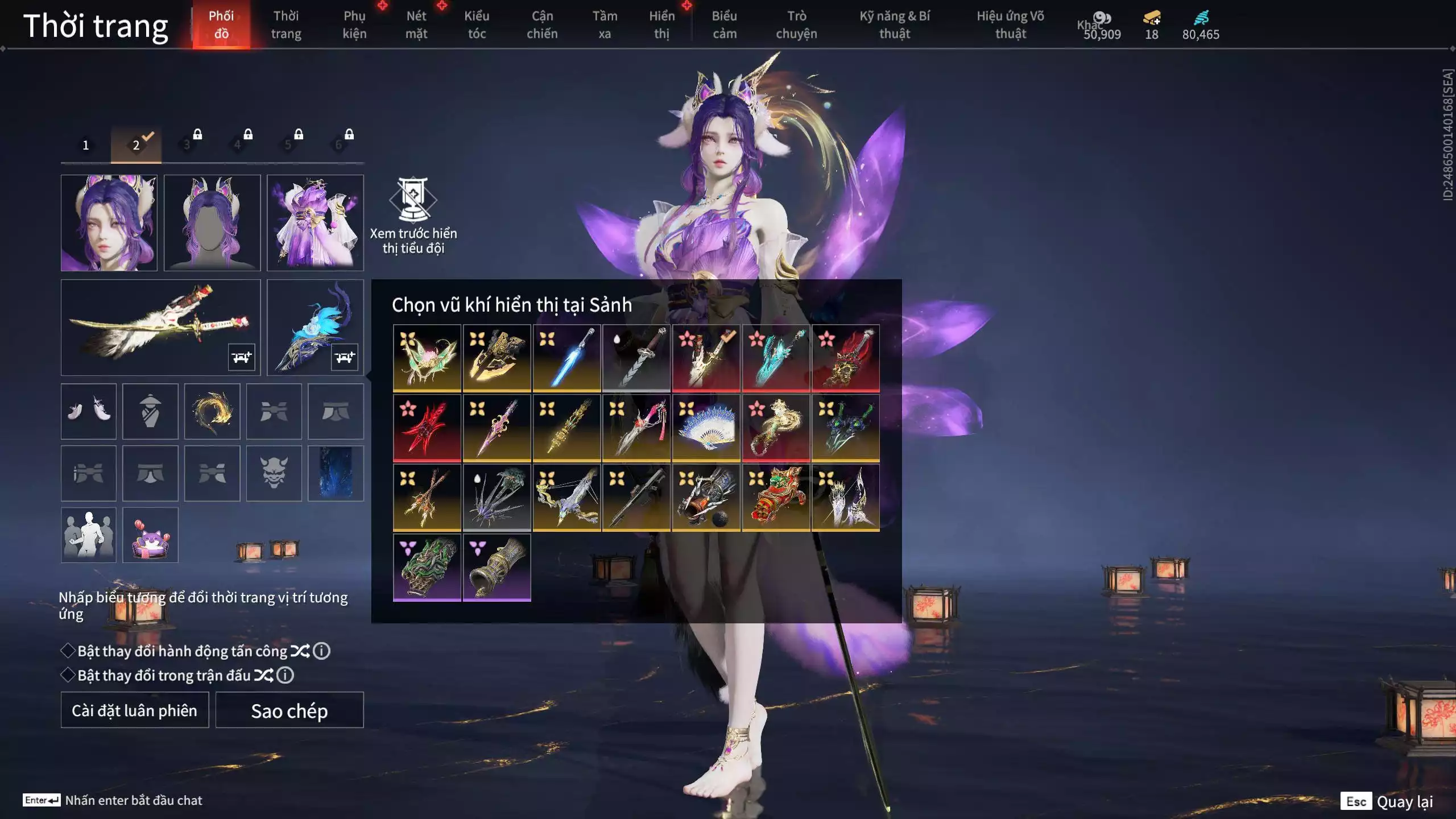Choose the purple dress outfit slot

[315, 222]
